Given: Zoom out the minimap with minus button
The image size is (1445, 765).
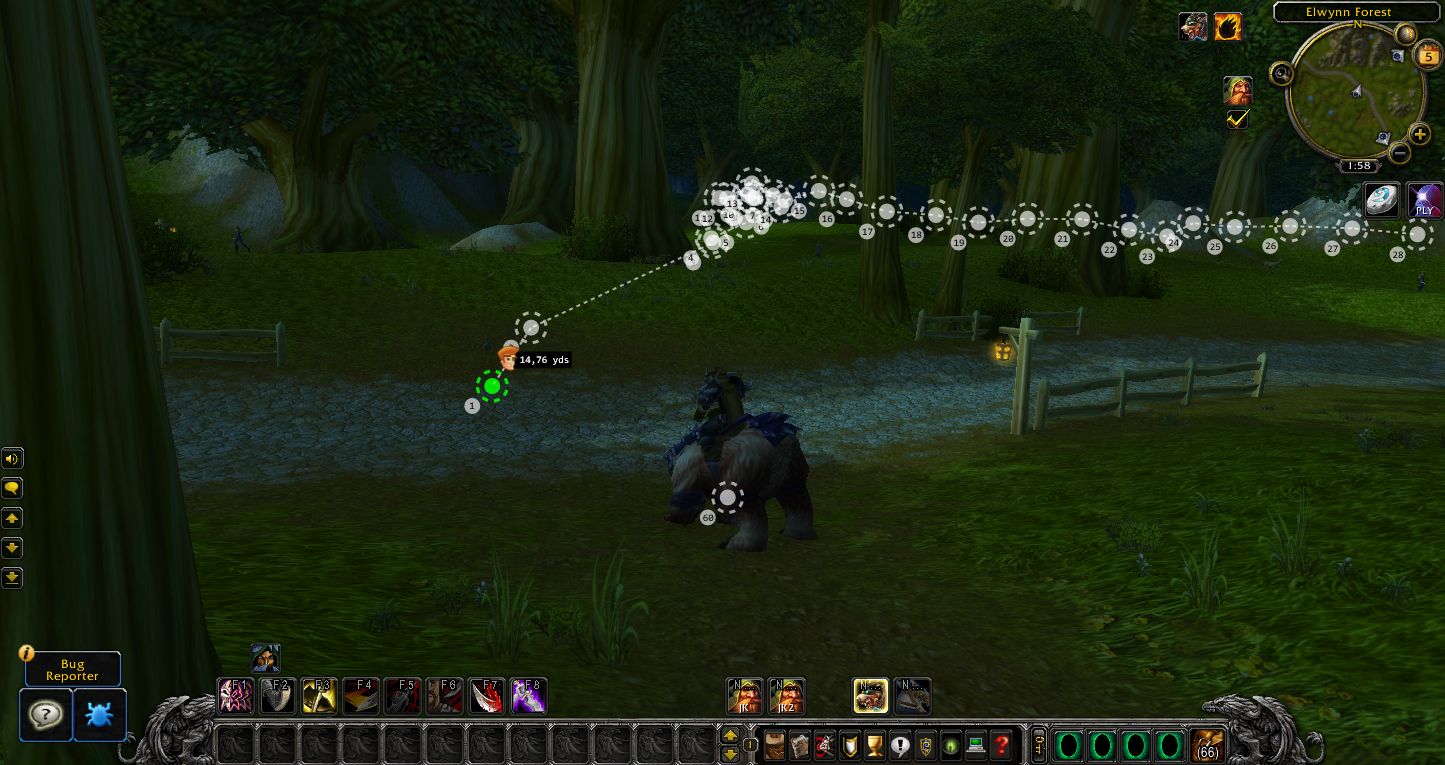Looking at the screenshot, I should [1400, 153].
